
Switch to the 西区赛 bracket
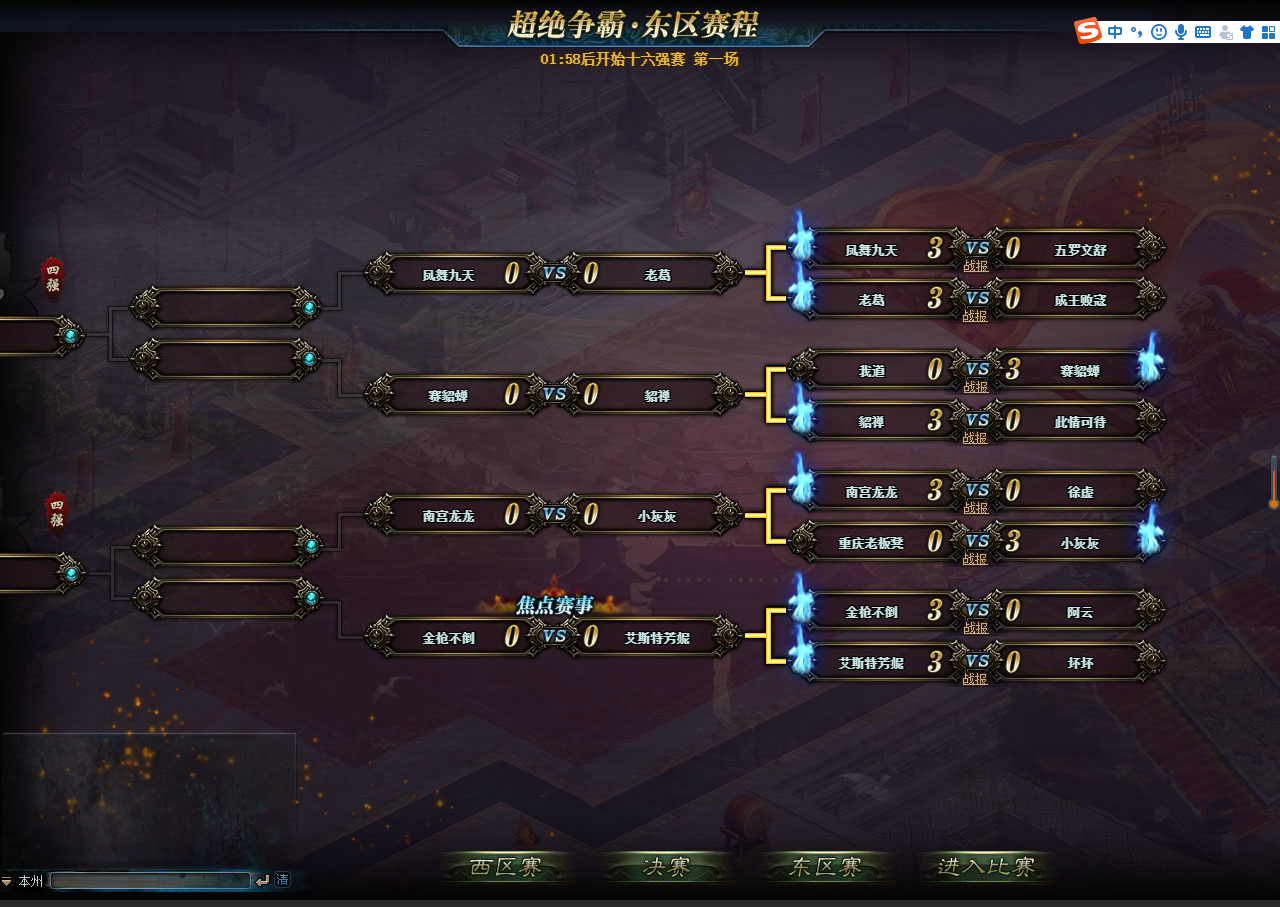click(507, 867)
